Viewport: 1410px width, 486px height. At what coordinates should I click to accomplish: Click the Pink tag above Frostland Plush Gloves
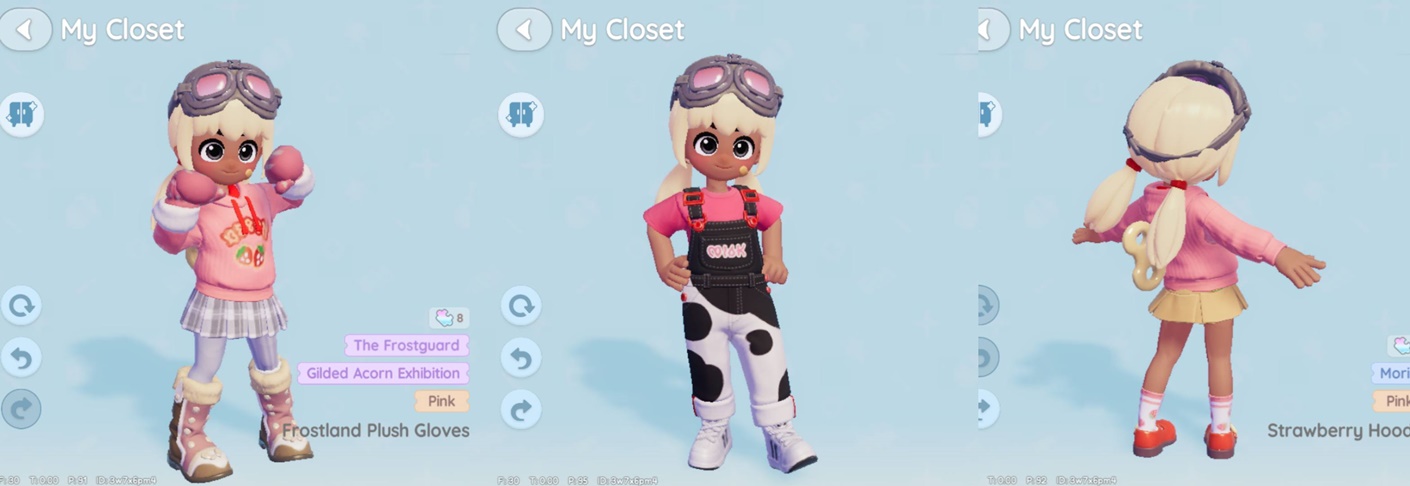(441, 401)
